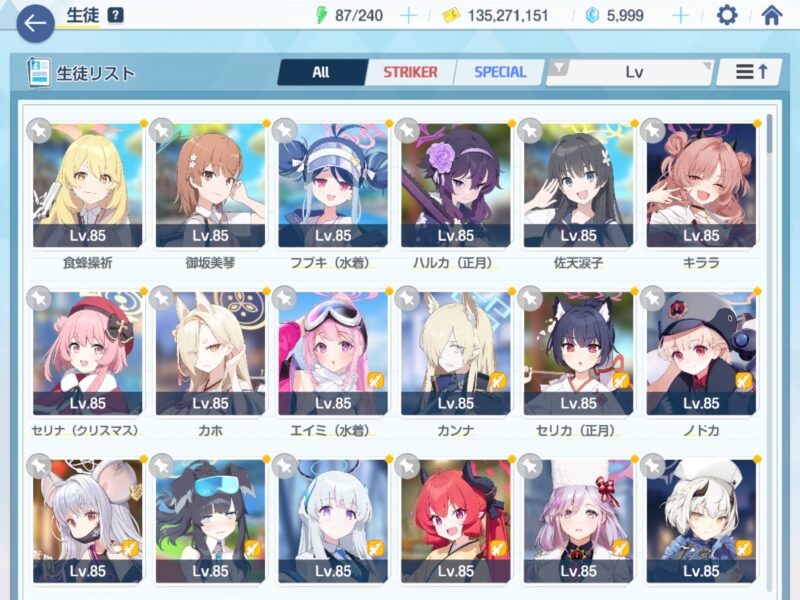Return to the home screen

[771, 15]
